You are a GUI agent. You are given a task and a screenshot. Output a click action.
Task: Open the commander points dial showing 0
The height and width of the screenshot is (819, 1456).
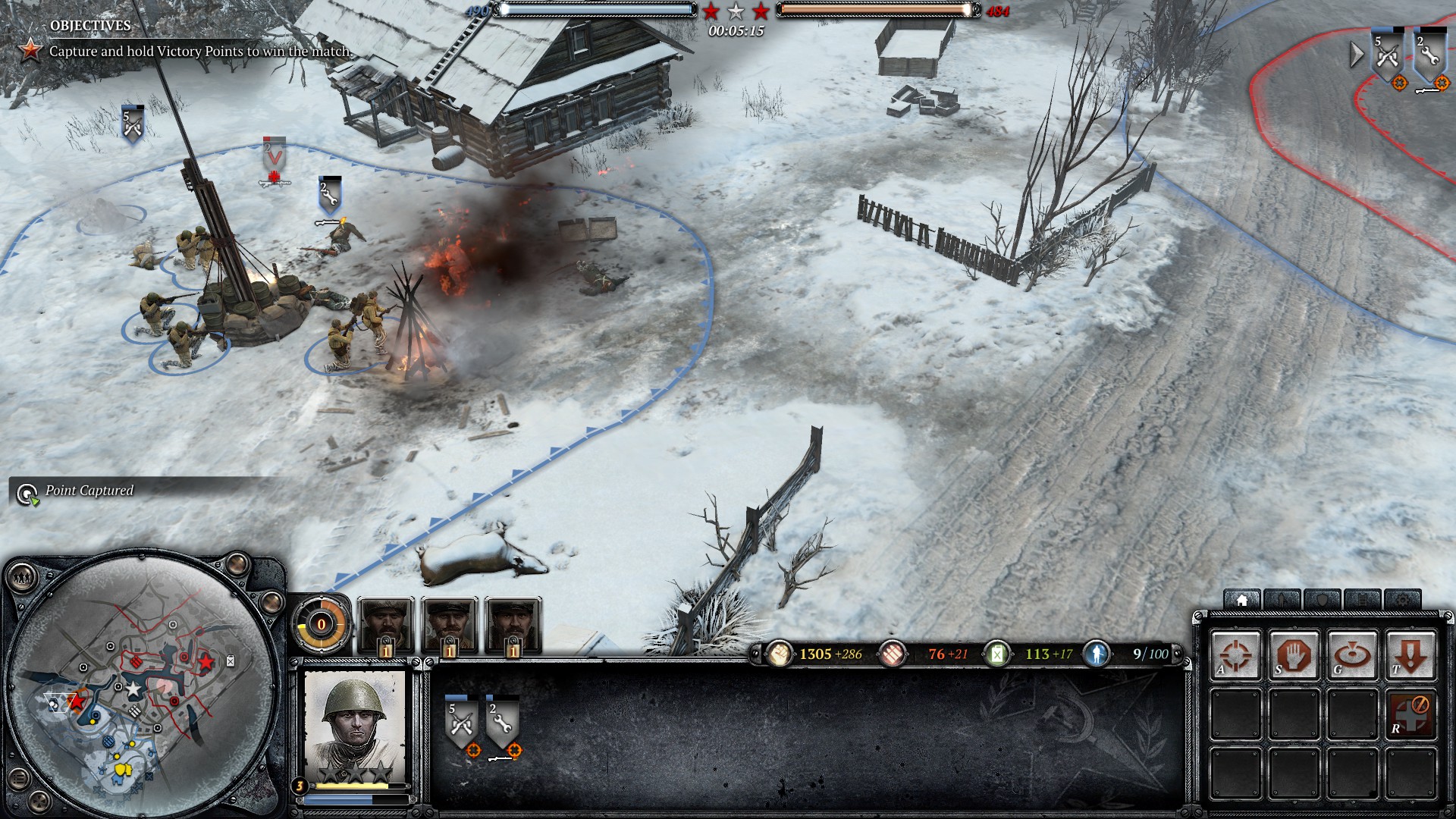pos(321,624)
